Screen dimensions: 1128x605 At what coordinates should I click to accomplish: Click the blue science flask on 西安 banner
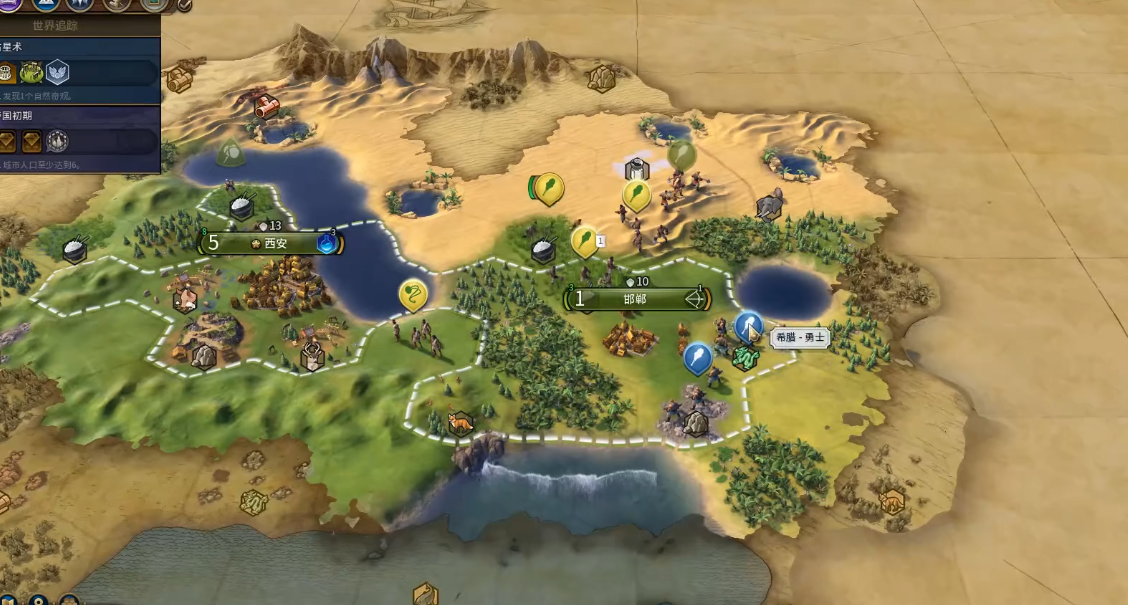pos(327,243)
